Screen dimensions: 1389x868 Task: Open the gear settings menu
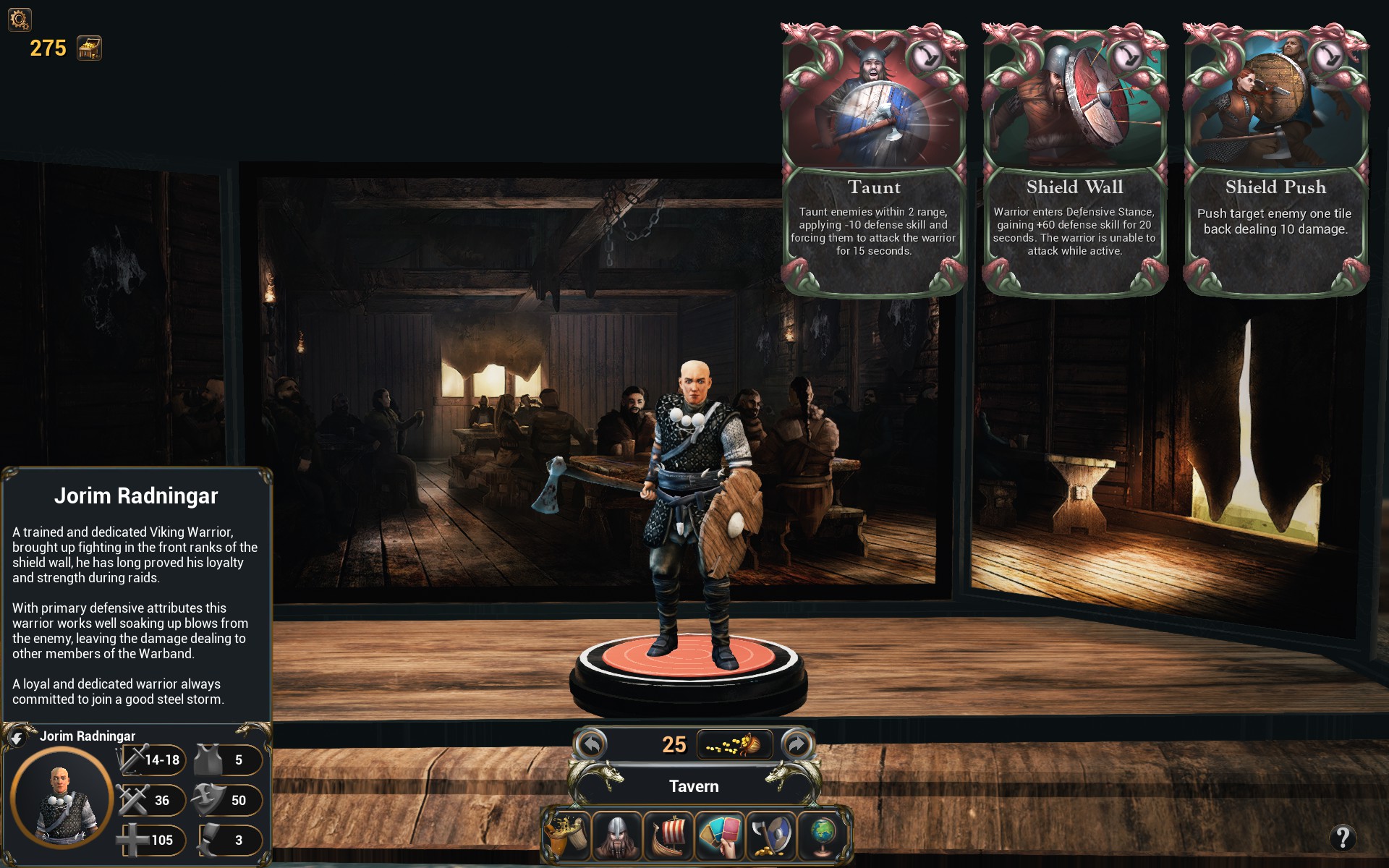tap(20, 19)
